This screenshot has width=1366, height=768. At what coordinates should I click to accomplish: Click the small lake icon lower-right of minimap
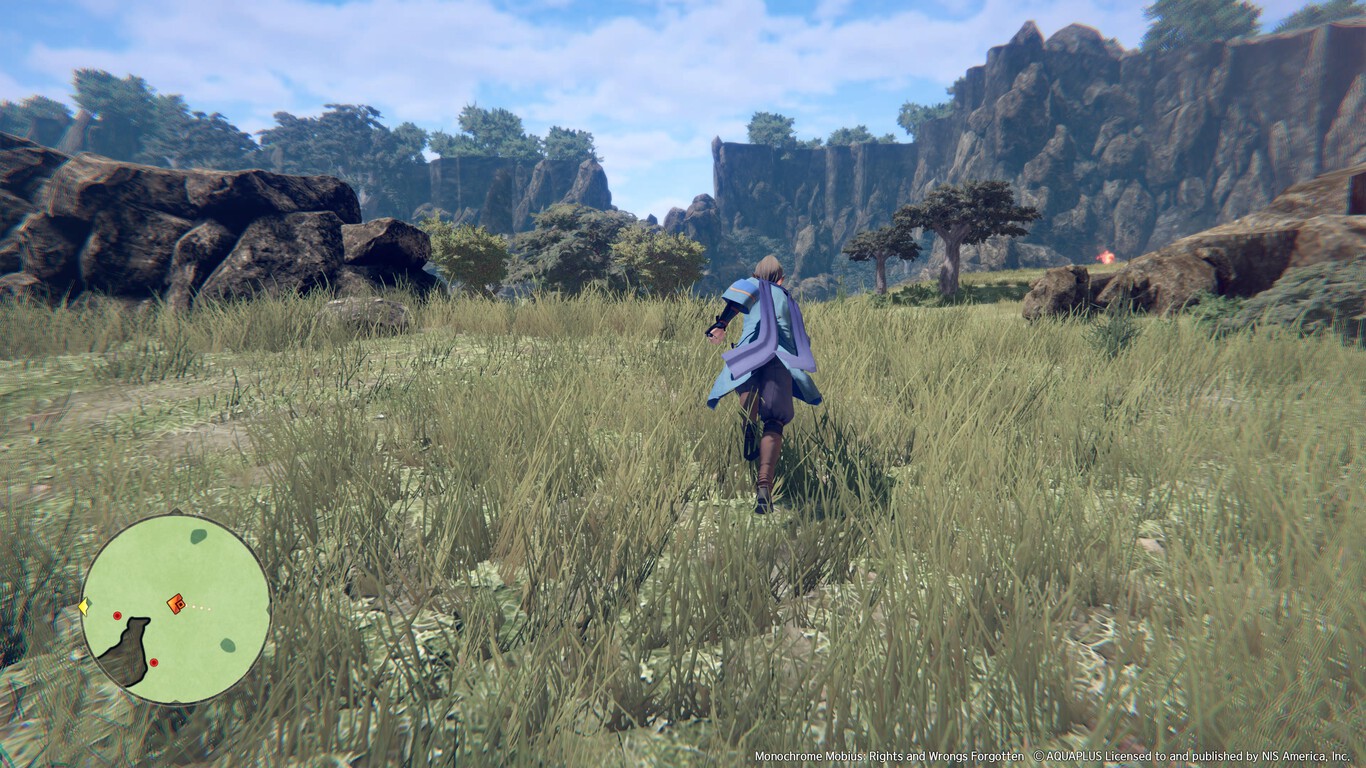coord(228,643)
